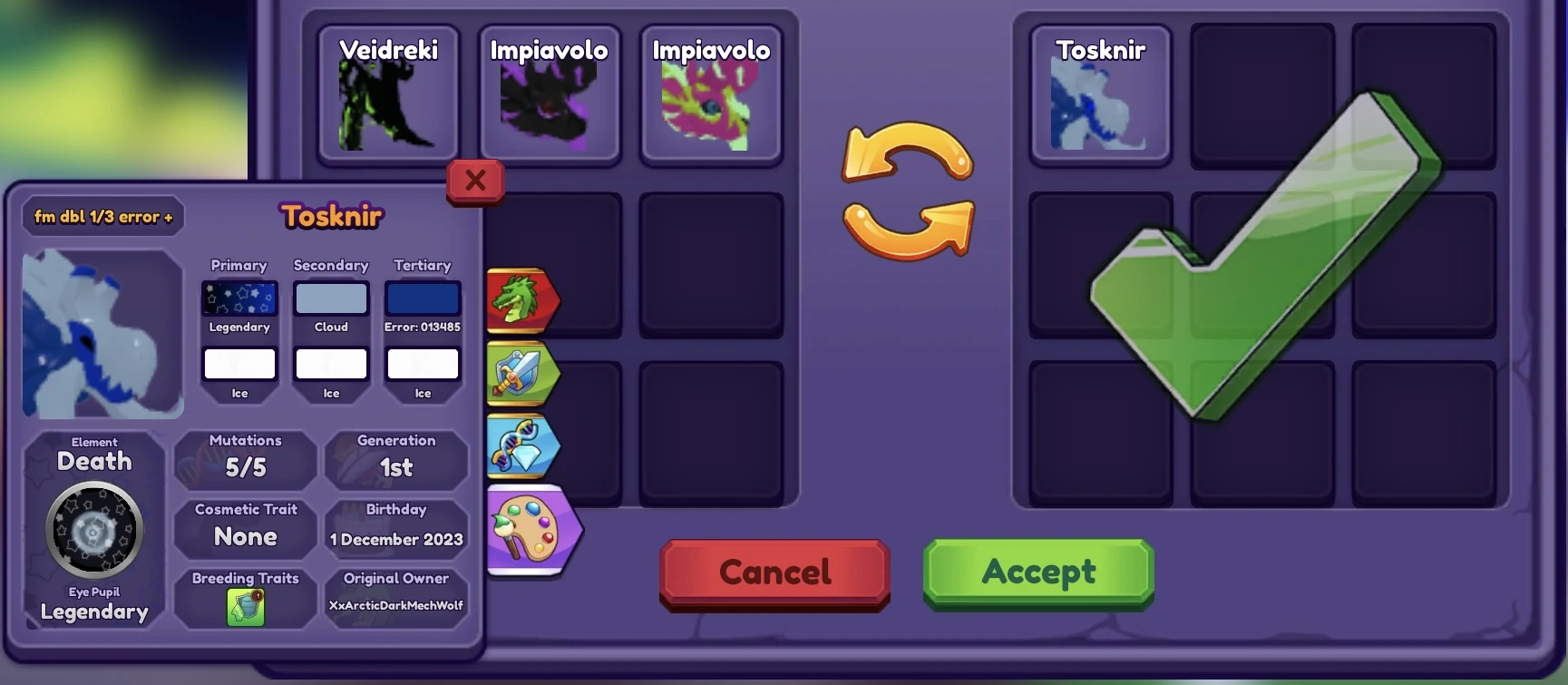Viewport: 1568px width, 685px height.
Task: Open the sword and shield equipment icon
Action: [x=523, y=373]
